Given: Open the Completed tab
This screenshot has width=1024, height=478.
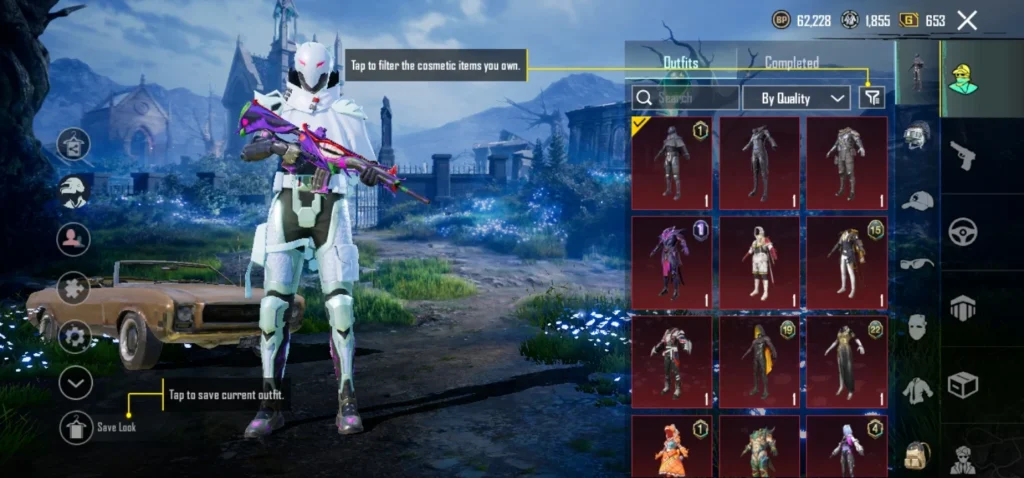Looking at the screenshot, I should (x=792, y=62).
